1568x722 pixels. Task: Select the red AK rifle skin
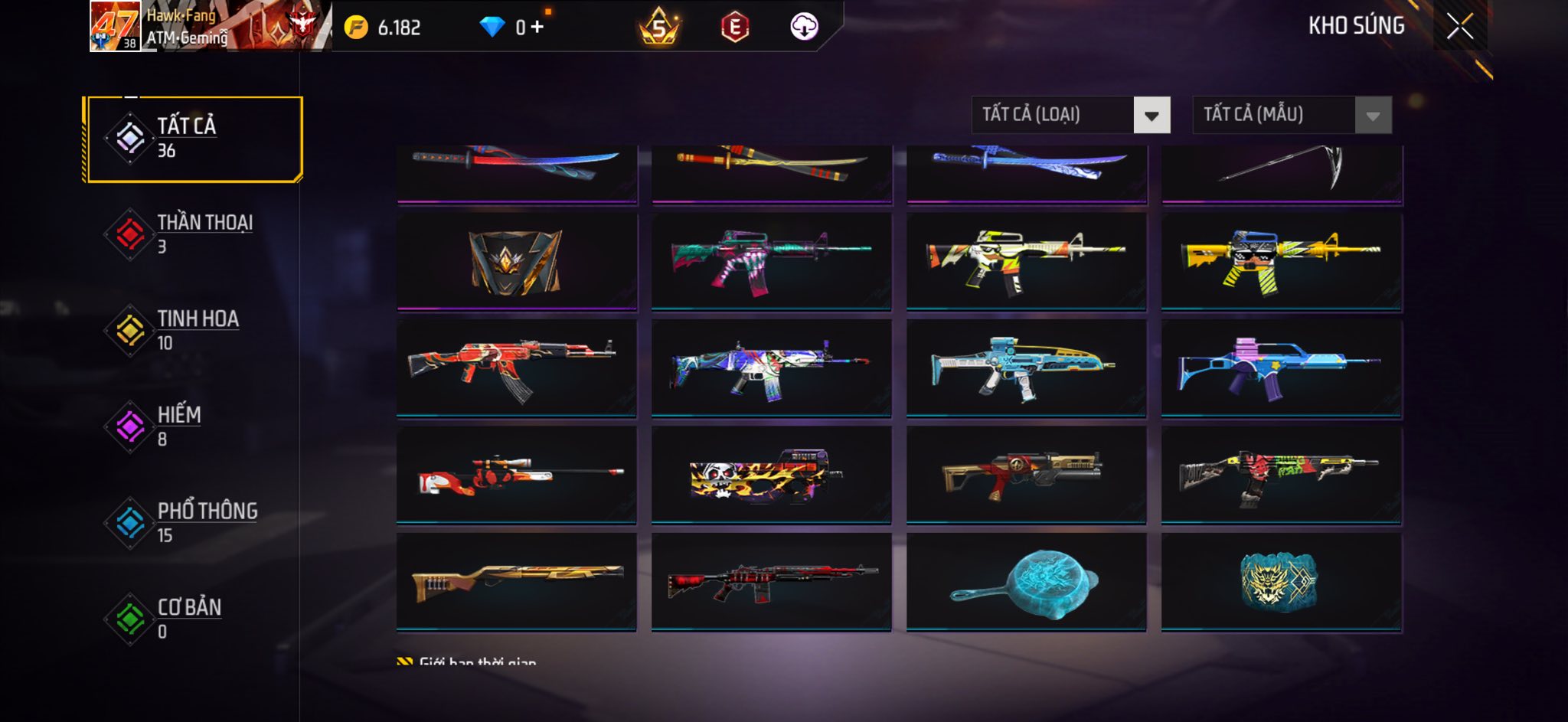(x=517, y=368)
